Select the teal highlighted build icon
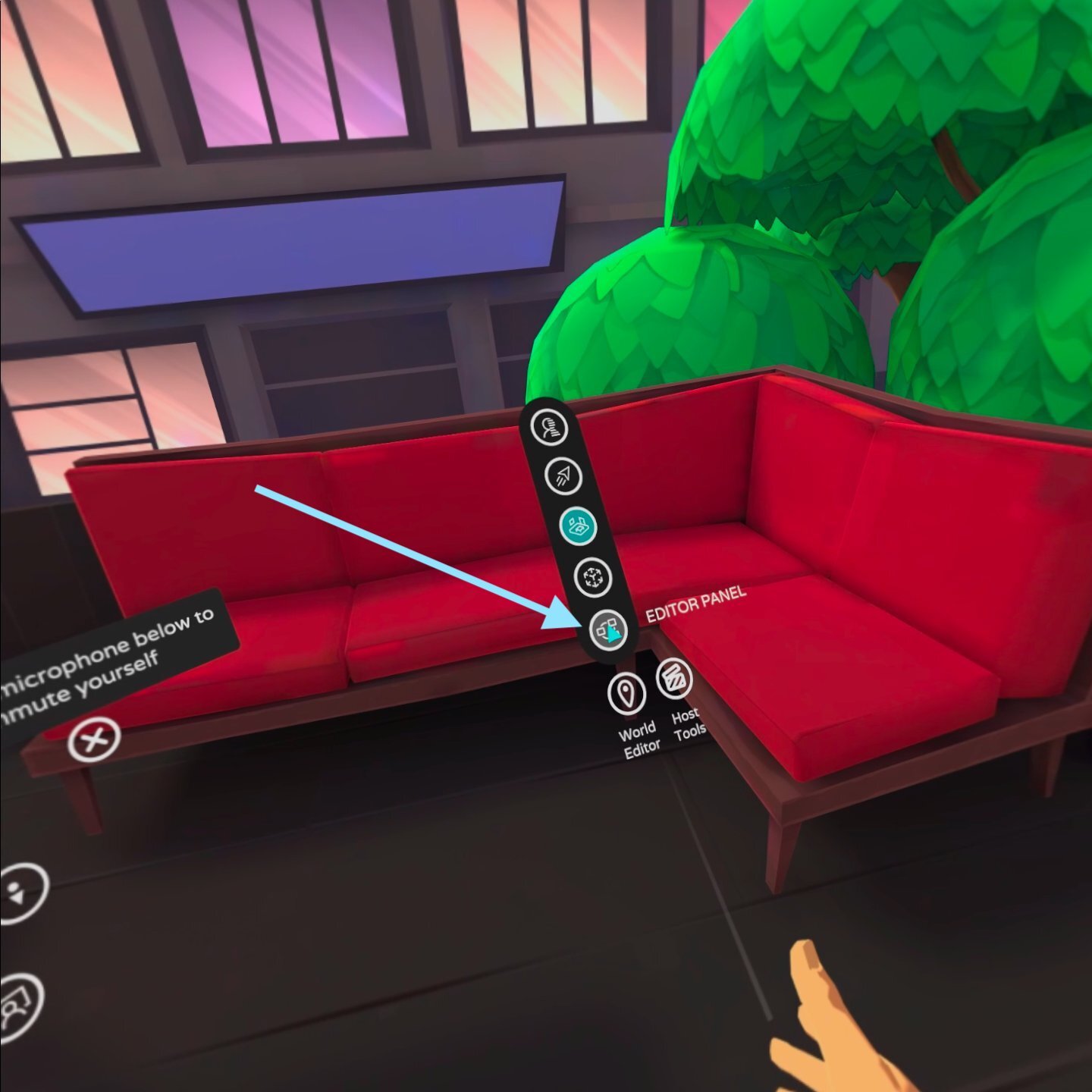This screenshot has width=1092, height=1092. [x=578, y=526]
